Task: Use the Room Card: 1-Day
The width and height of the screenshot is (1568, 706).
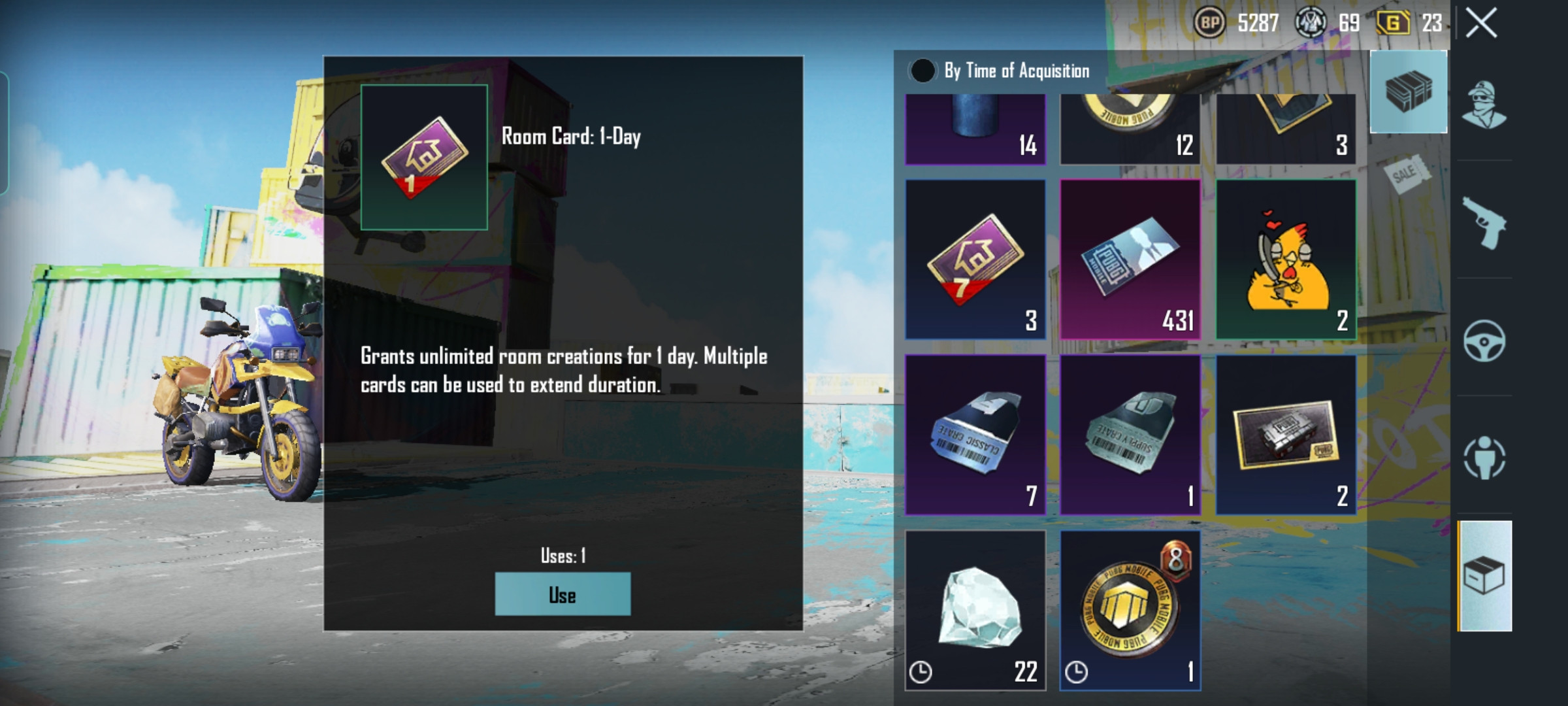Action: point(563,594)
